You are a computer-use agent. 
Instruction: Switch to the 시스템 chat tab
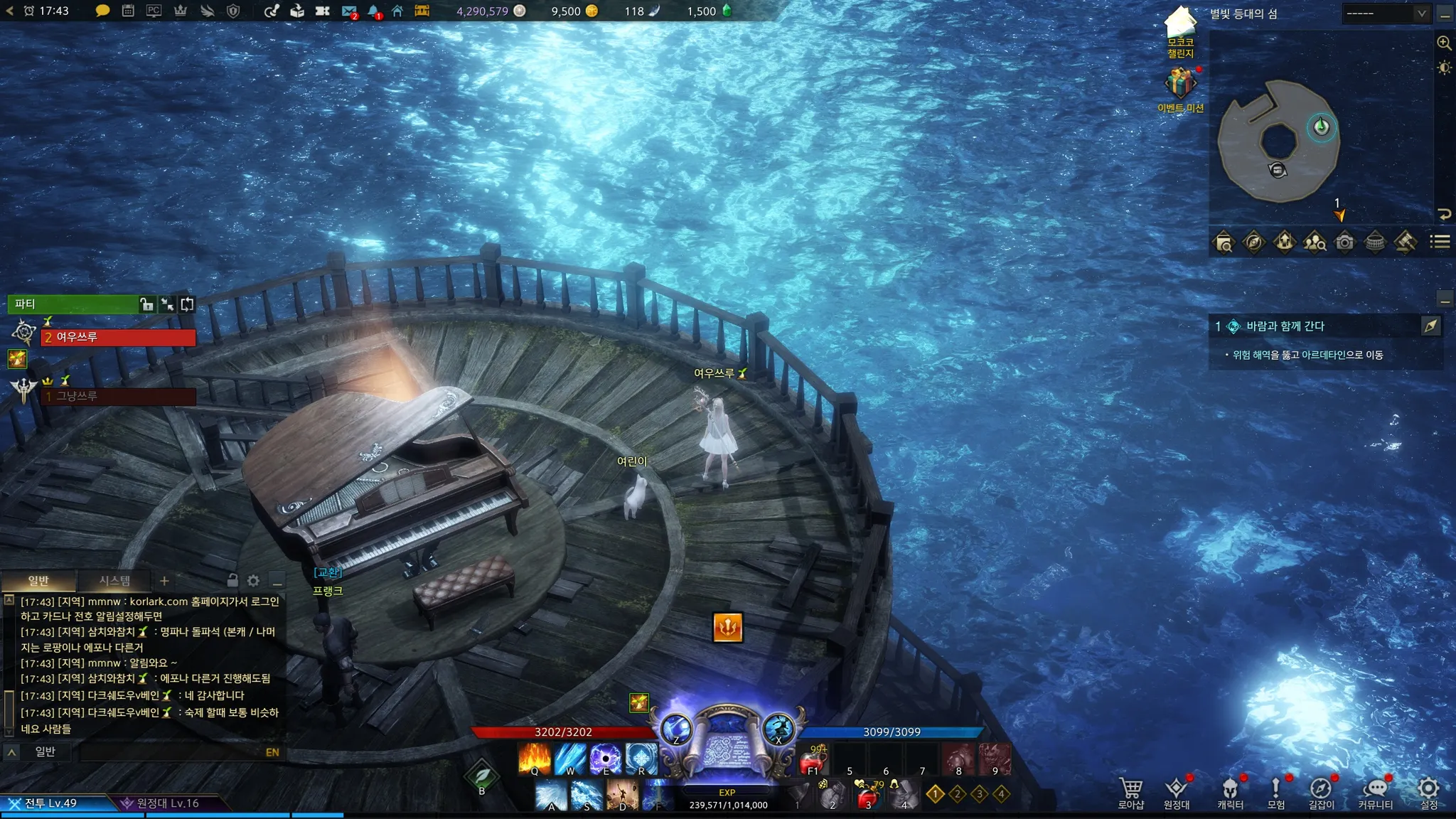(x=114, y=581)
